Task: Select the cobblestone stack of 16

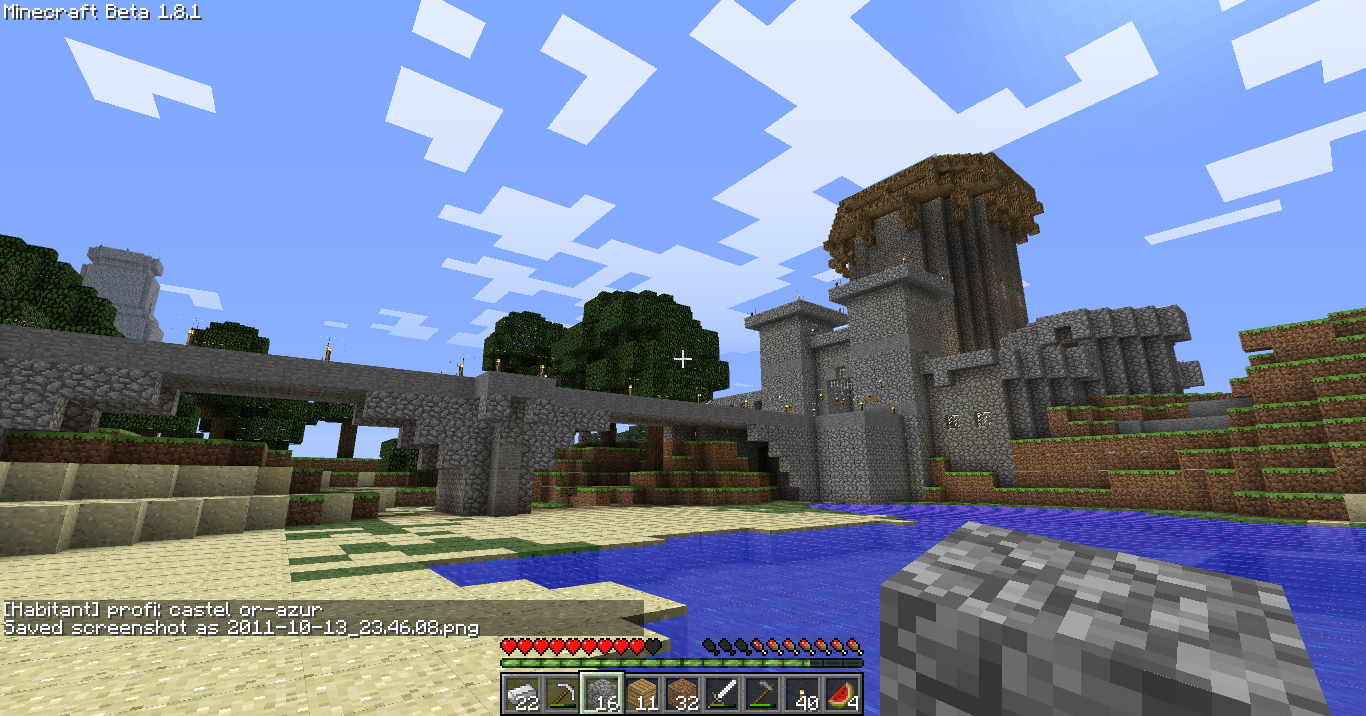Action: tap(602, 694)
